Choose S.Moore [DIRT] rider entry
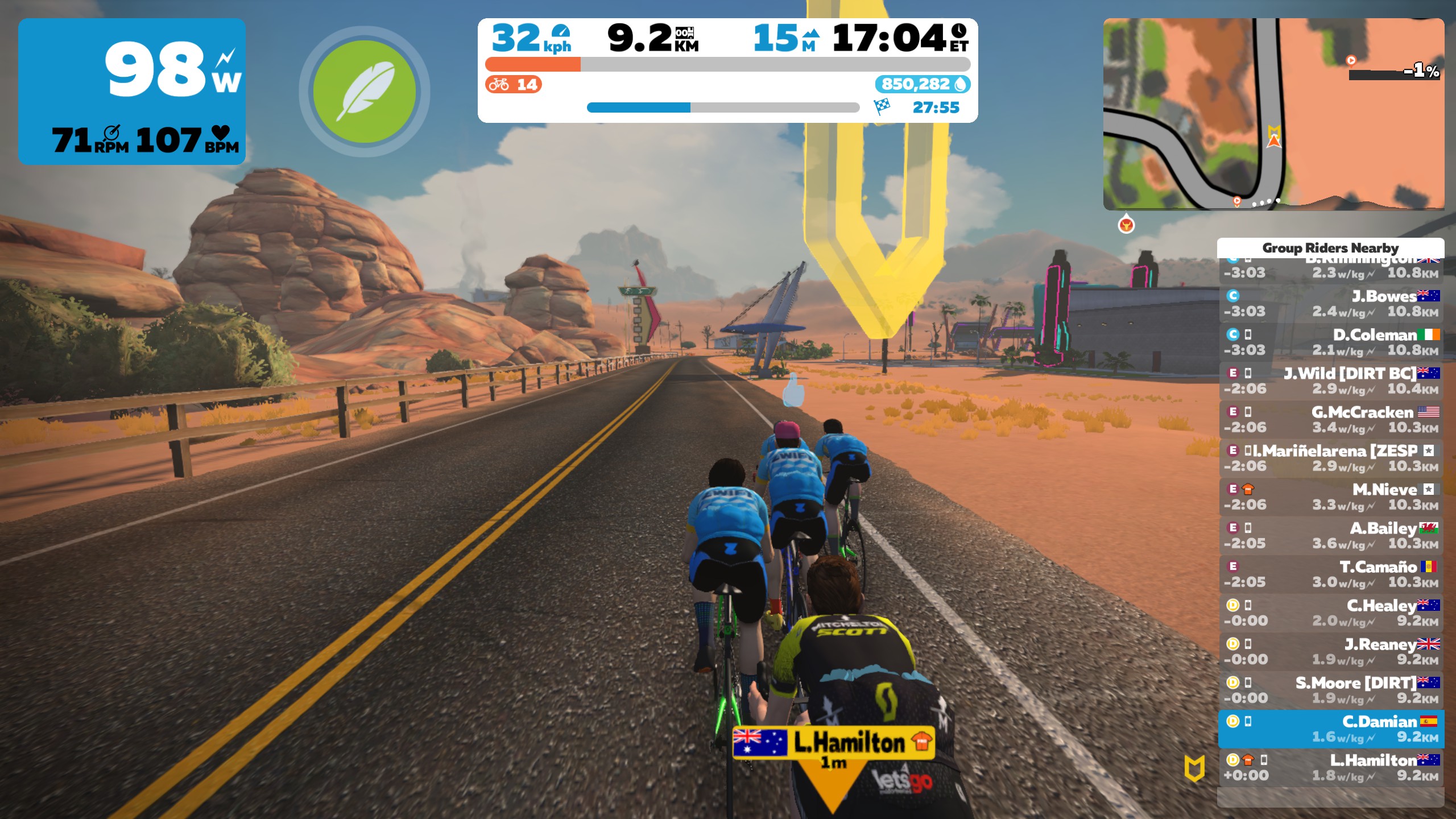Screen dimensions: 1456x819 [1330, 690]
